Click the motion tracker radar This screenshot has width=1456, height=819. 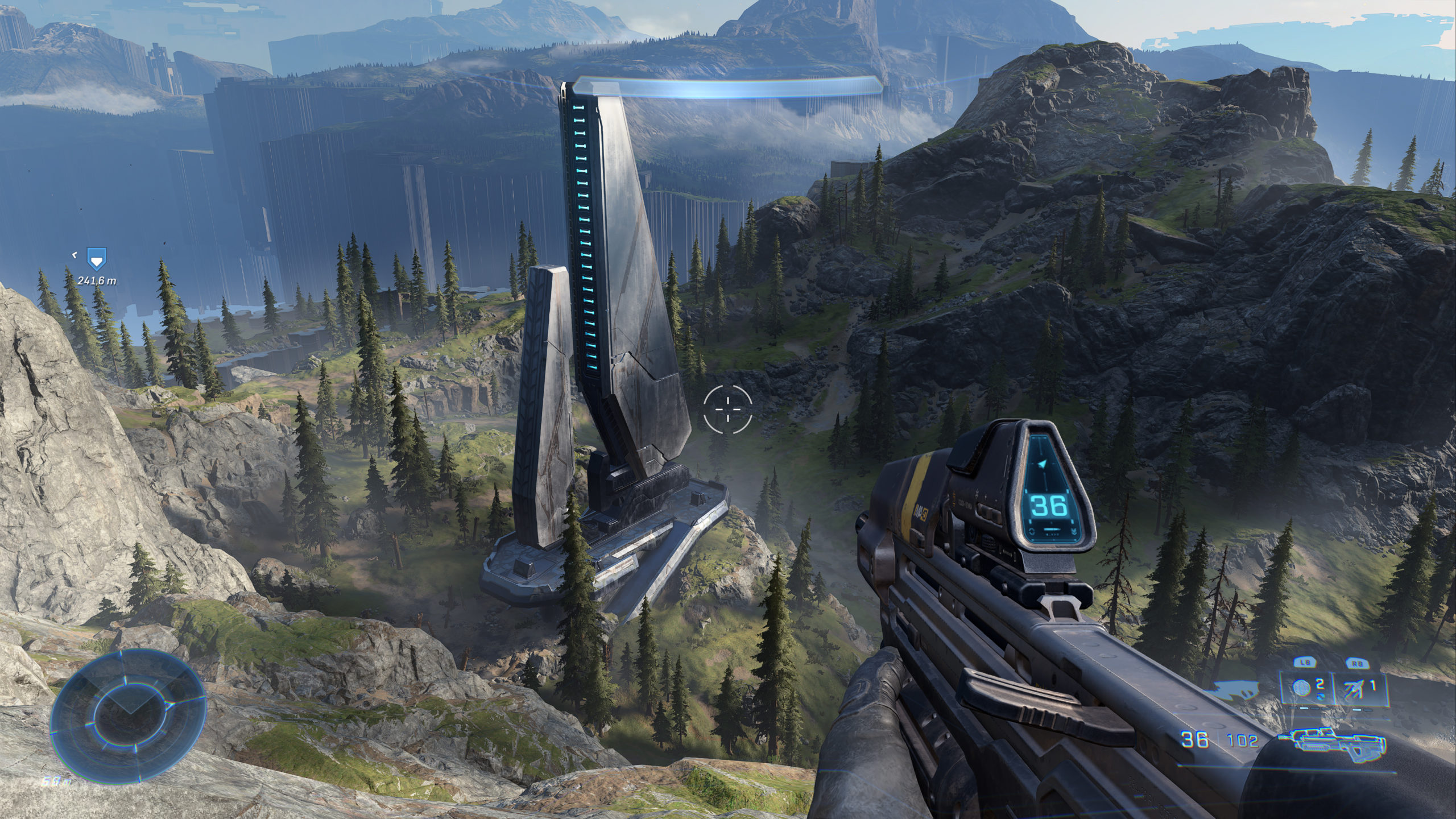tap(127, 722)
